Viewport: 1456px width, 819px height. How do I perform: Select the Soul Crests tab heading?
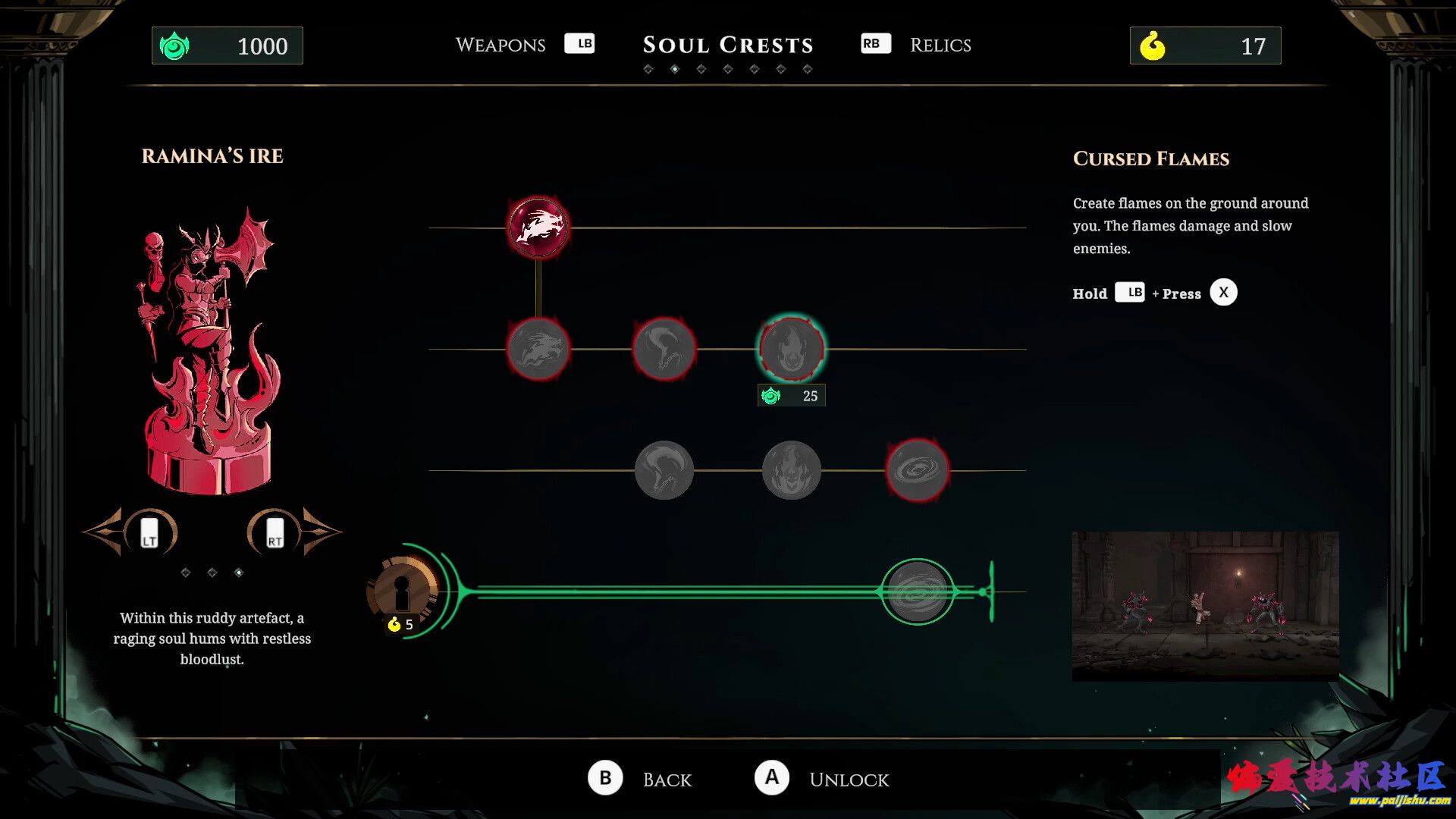pyautogui.click(x=727, y=45)
